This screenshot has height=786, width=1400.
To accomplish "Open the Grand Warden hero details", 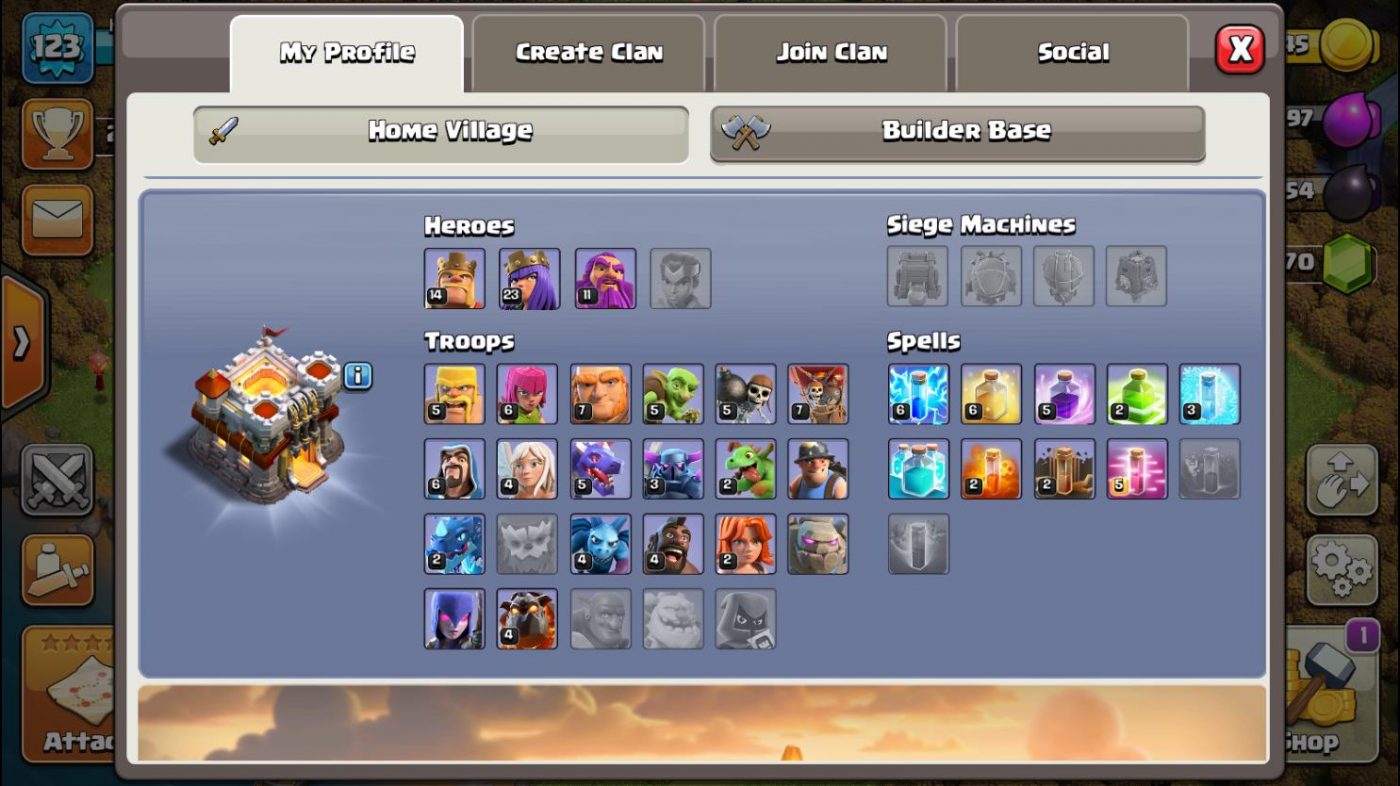I will pyautogui.click(x=603, y=278).
